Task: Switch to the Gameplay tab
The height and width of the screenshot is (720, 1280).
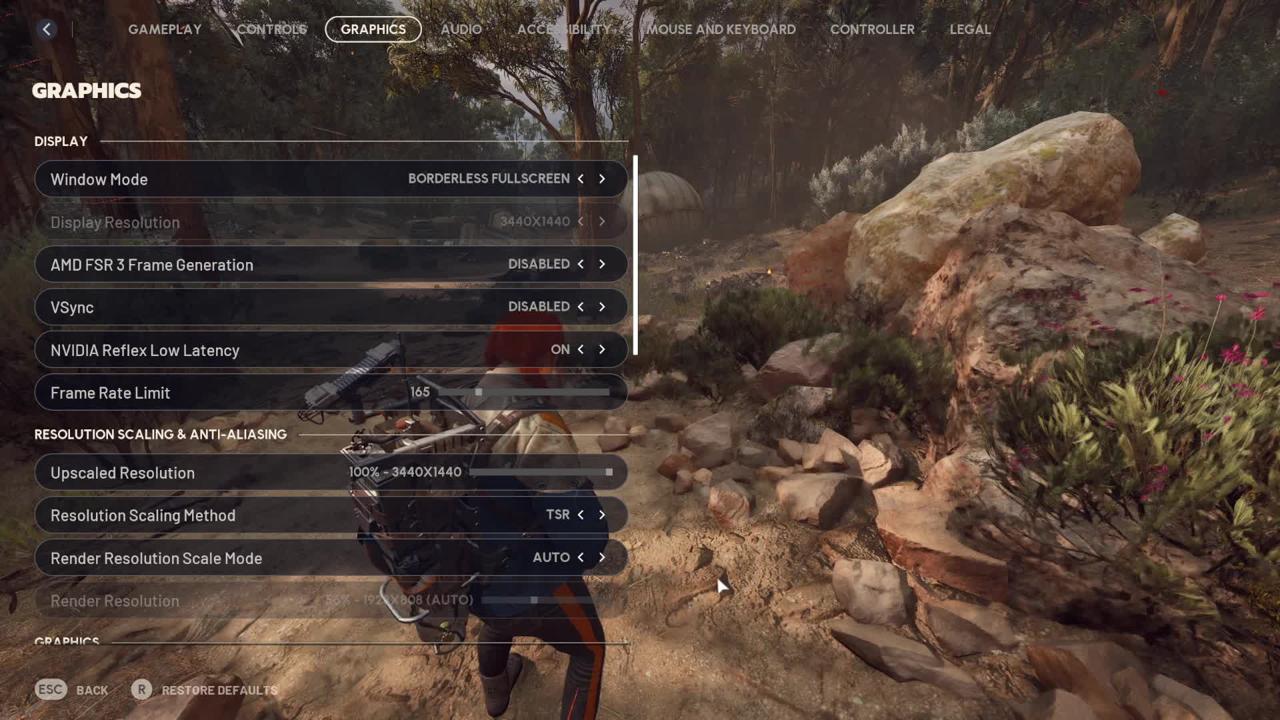Action: coord(165,29)
